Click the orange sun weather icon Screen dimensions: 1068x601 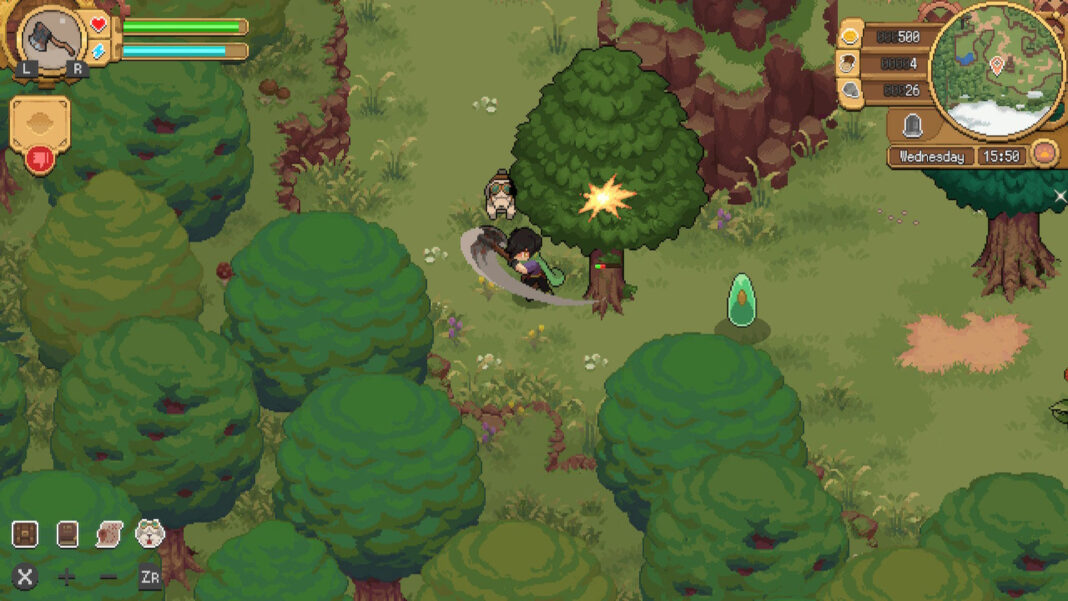pyautogui.click(x=1044, y=155)
